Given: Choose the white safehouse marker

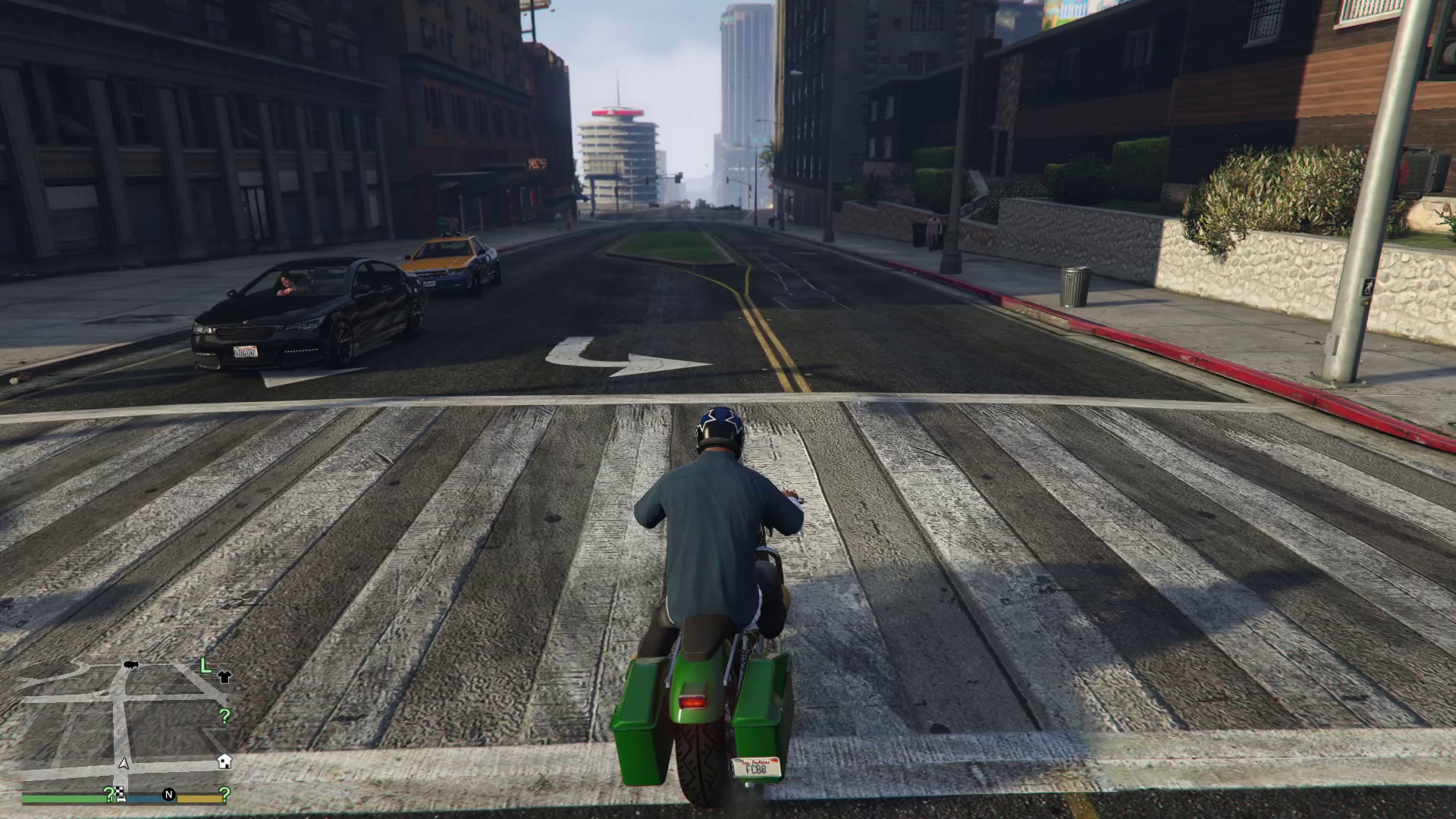Looking at the screenshot, I should [224, 761].
